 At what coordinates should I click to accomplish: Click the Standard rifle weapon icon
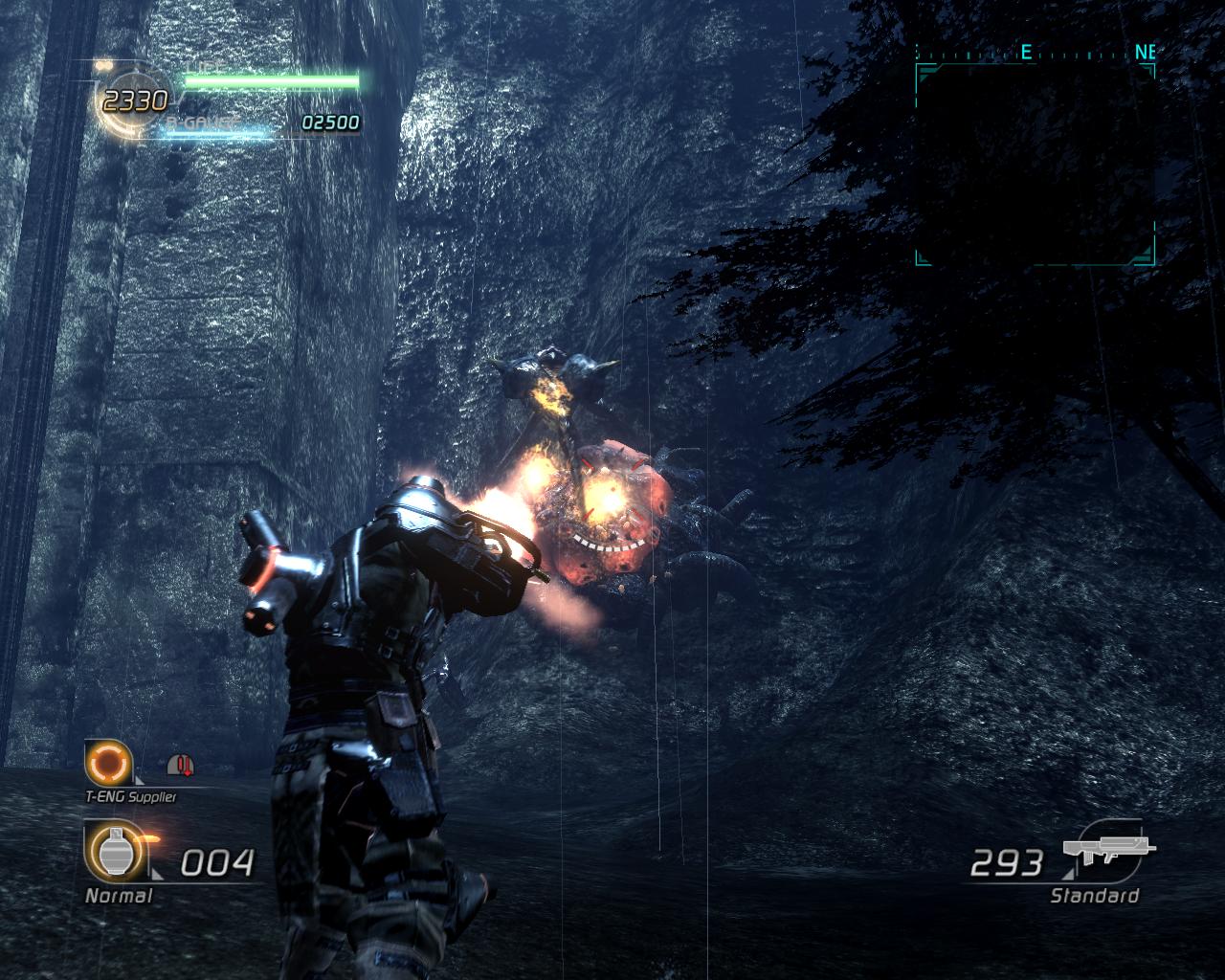(1107, 851)
